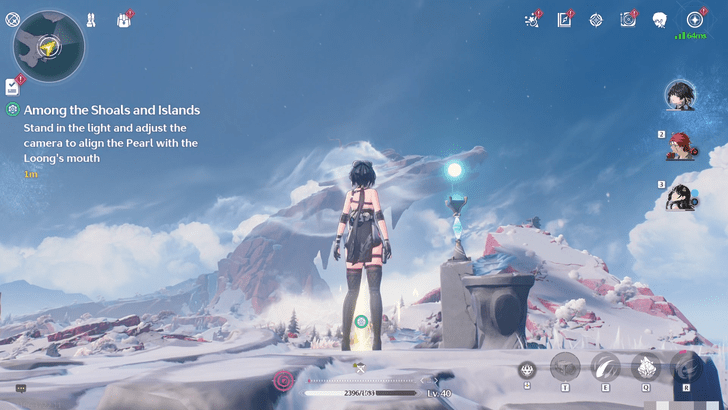The width and height of the screenshot is (728, 410).
Task: Use the utility gadget icon with the T key
Action: tap(566, 367)
